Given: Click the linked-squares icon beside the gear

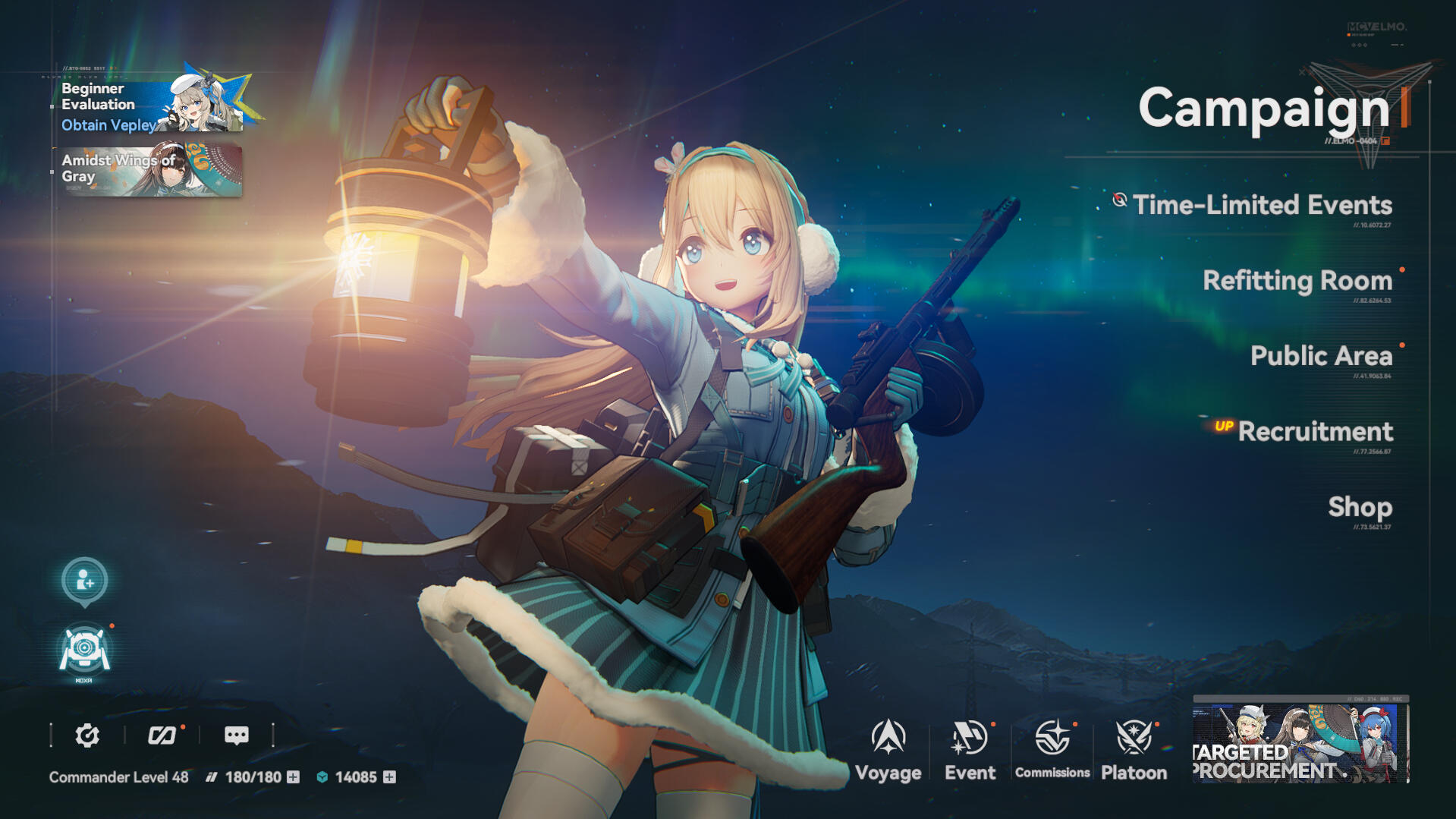Looking at the screenshot, I should point(162,735).
